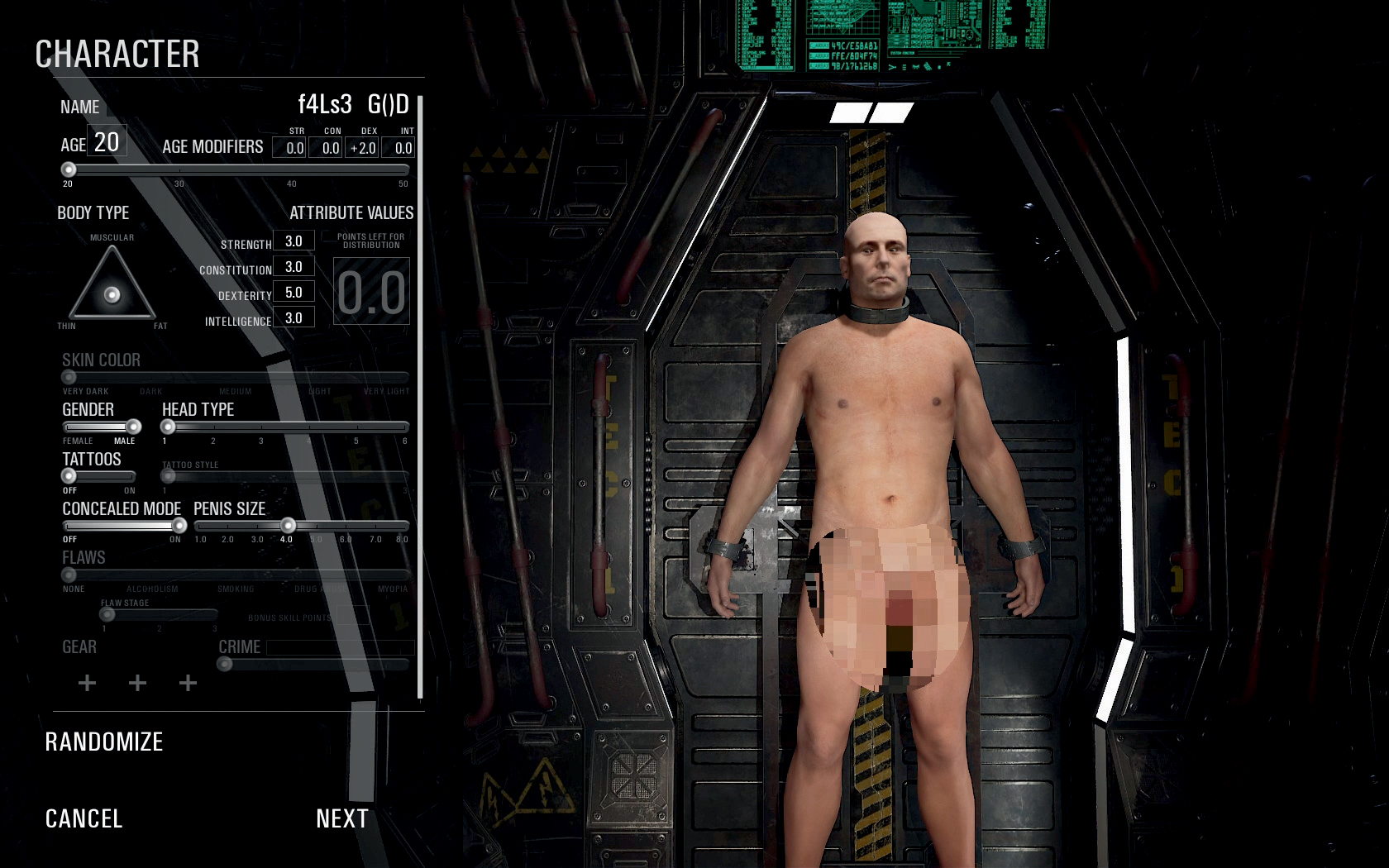
Task: Select the Dexterity attribute value box
Action: [x=294, y=293]
